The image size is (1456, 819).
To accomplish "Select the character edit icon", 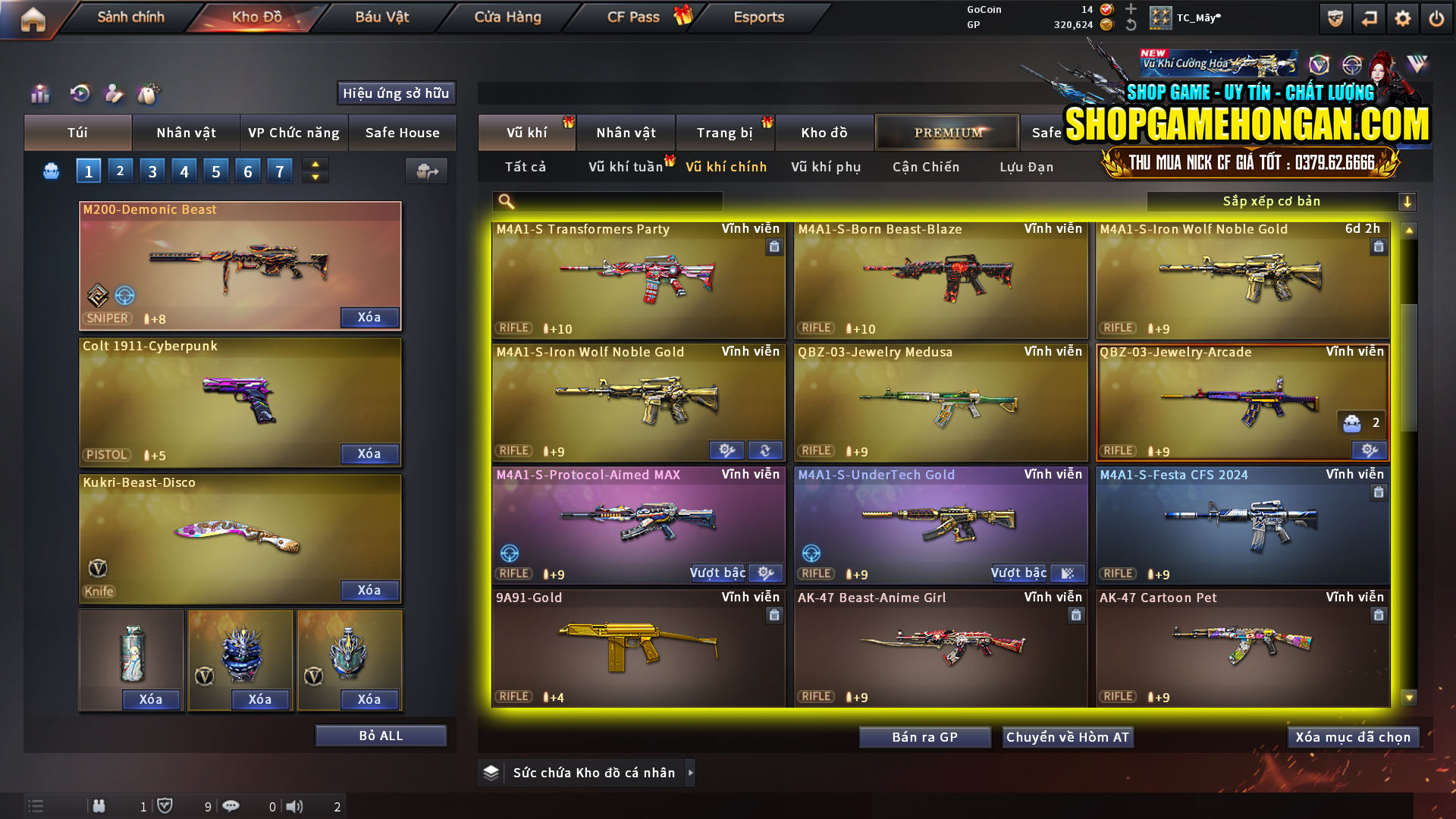I will point(114,93).
